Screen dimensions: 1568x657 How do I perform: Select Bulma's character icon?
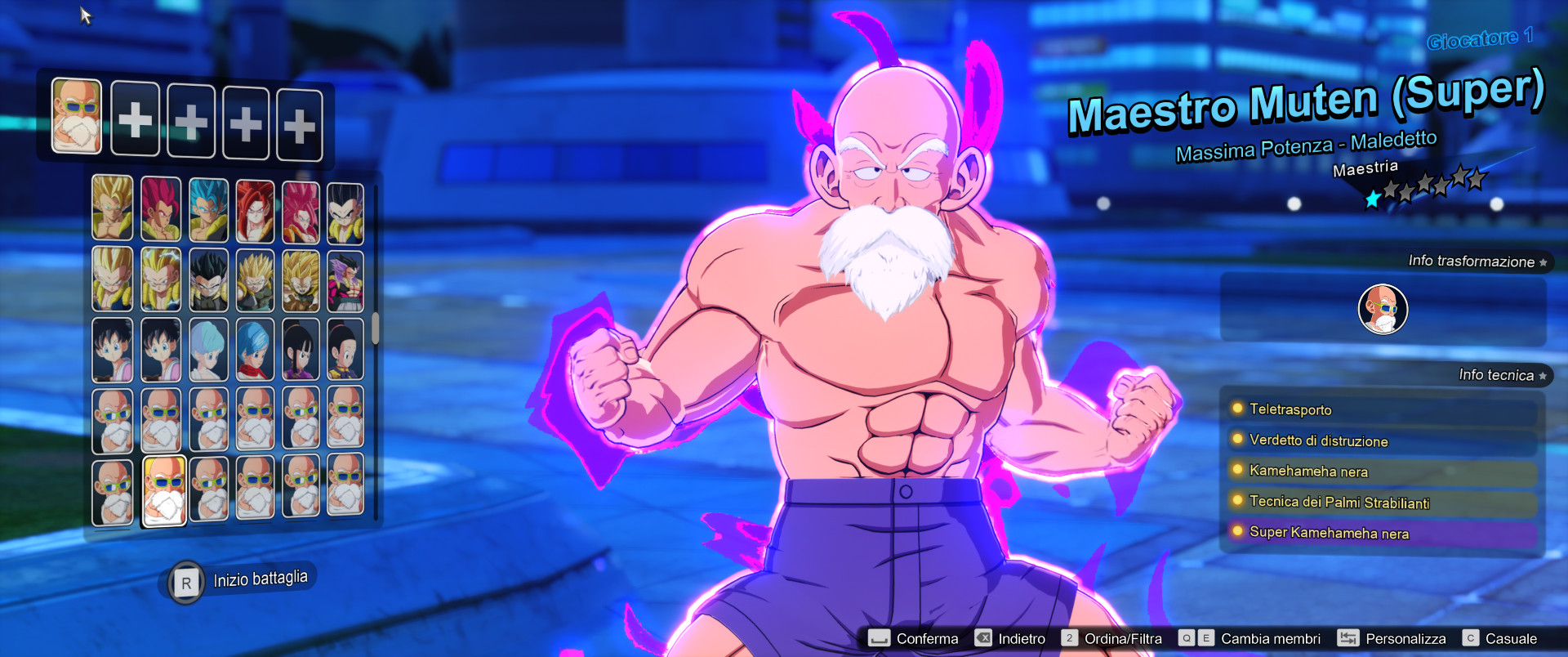pyautogui.click(x=207, y=350)
